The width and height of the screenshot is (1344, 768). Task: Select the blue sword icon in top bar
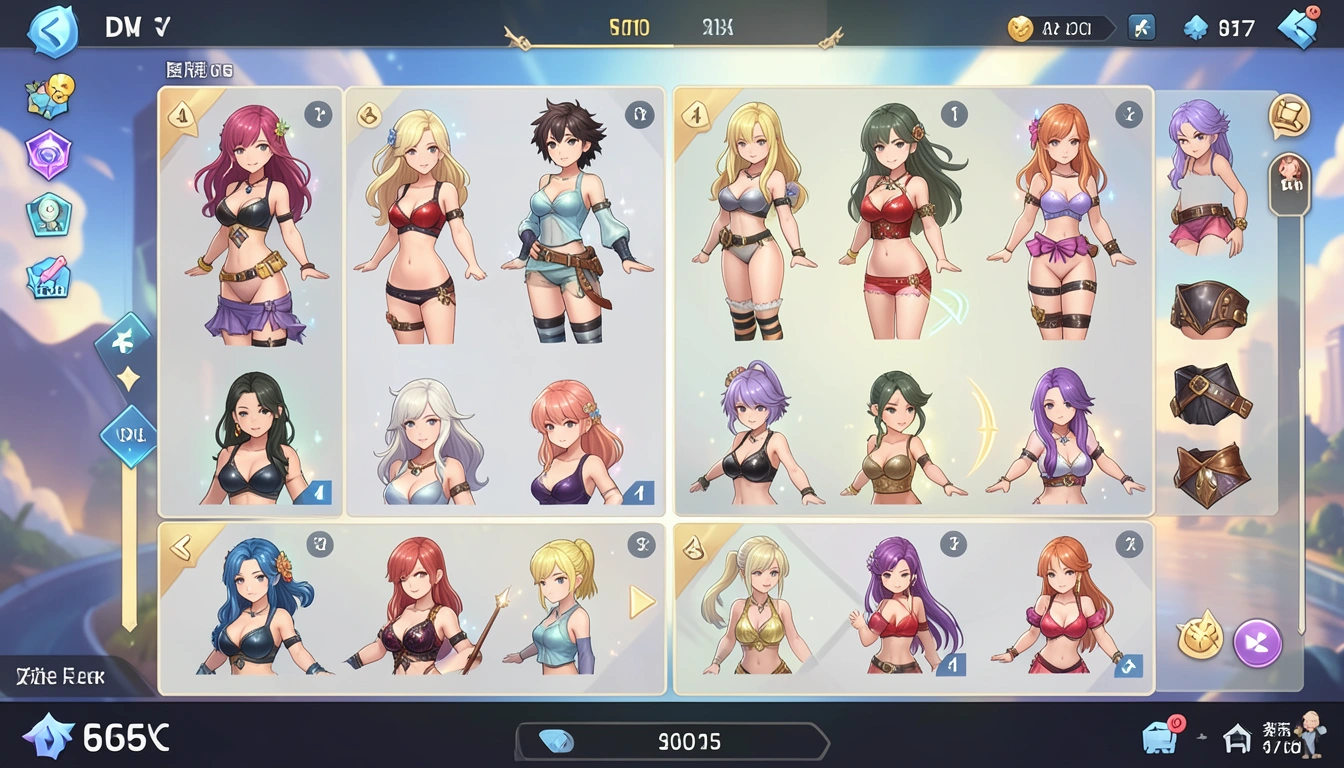point(1142,28)
